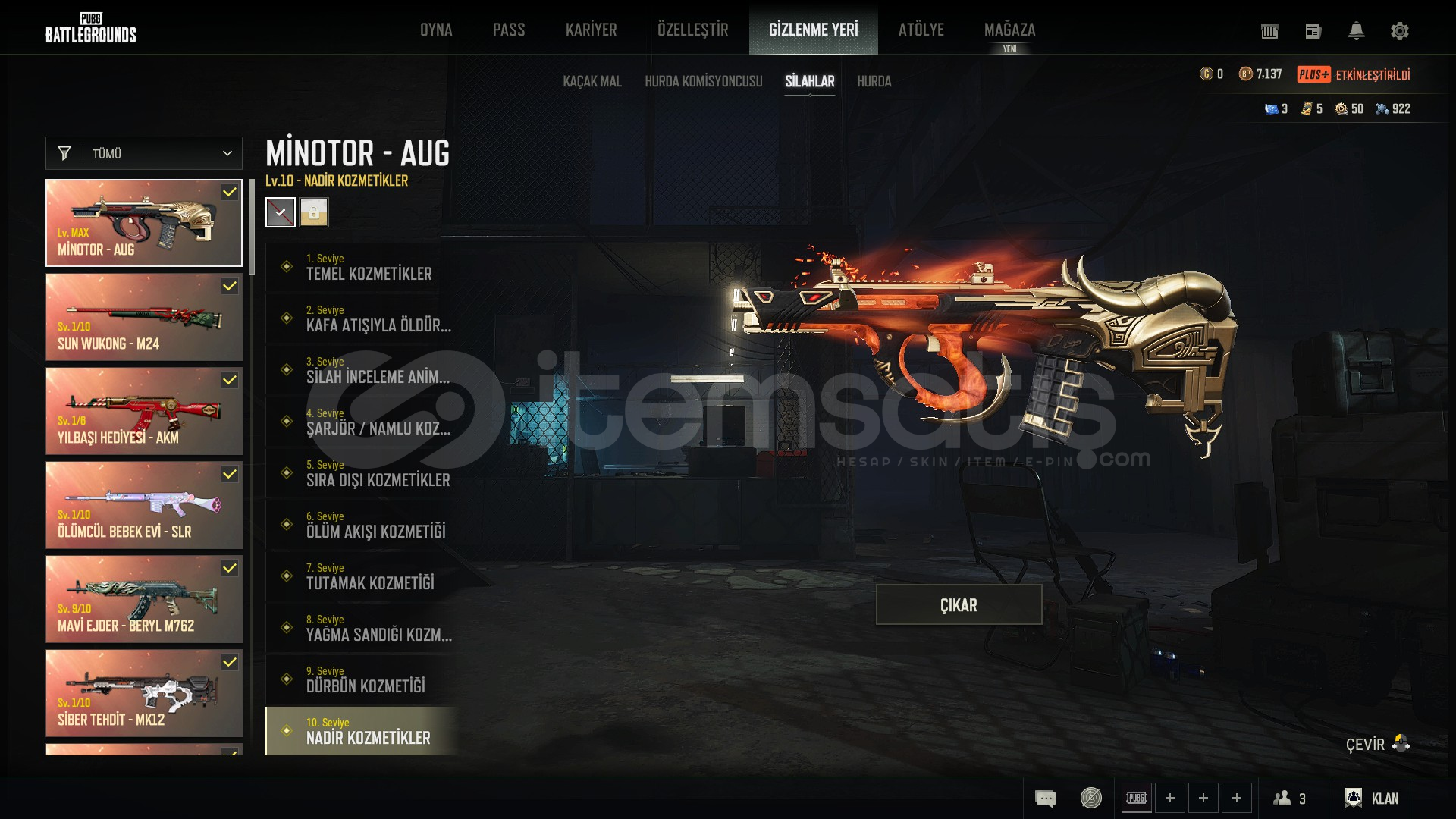The width and height of the screenshot is (1456, 819).
Task: Open the TÜMÜ weapon filter dropdown
Action: 144,153
